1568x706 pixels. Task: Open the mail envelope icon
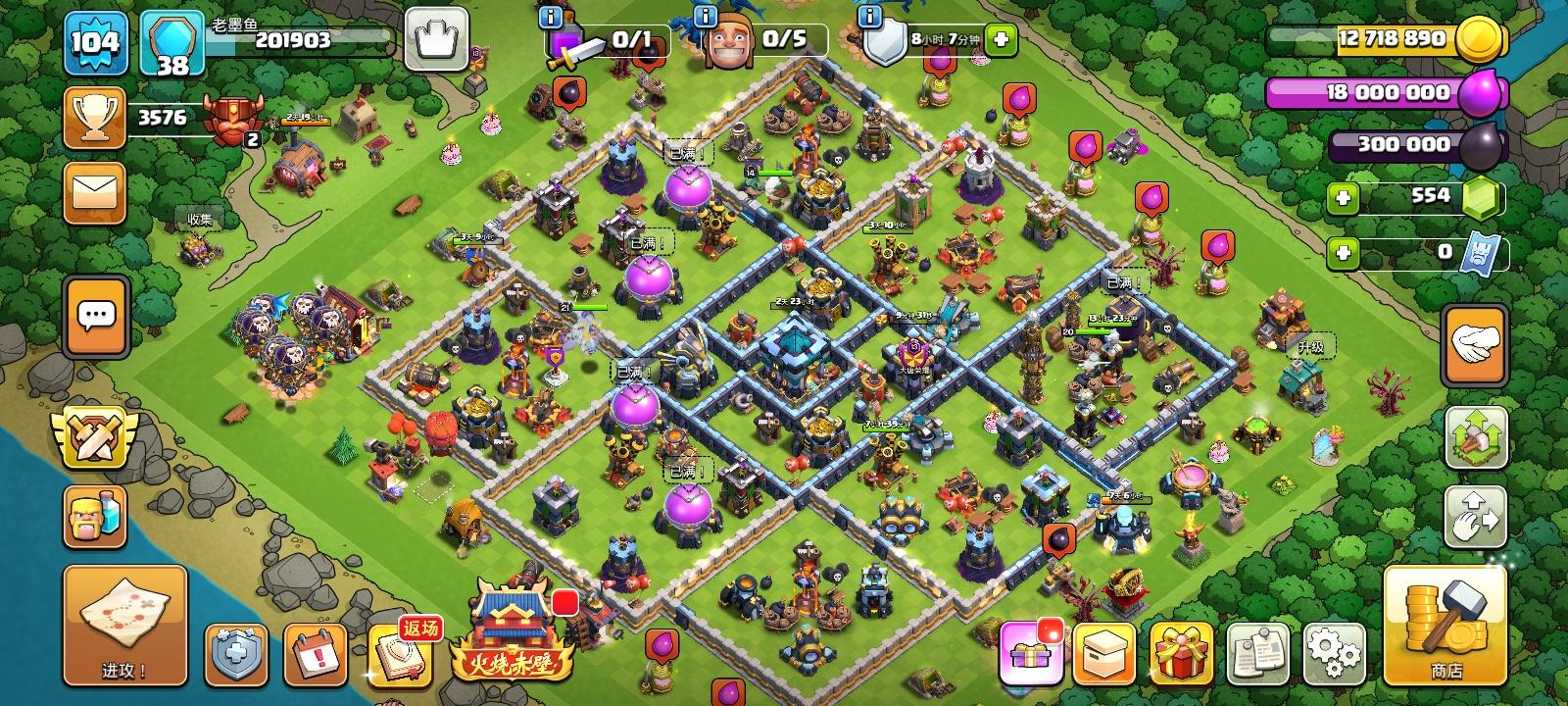tap(93, 192)
